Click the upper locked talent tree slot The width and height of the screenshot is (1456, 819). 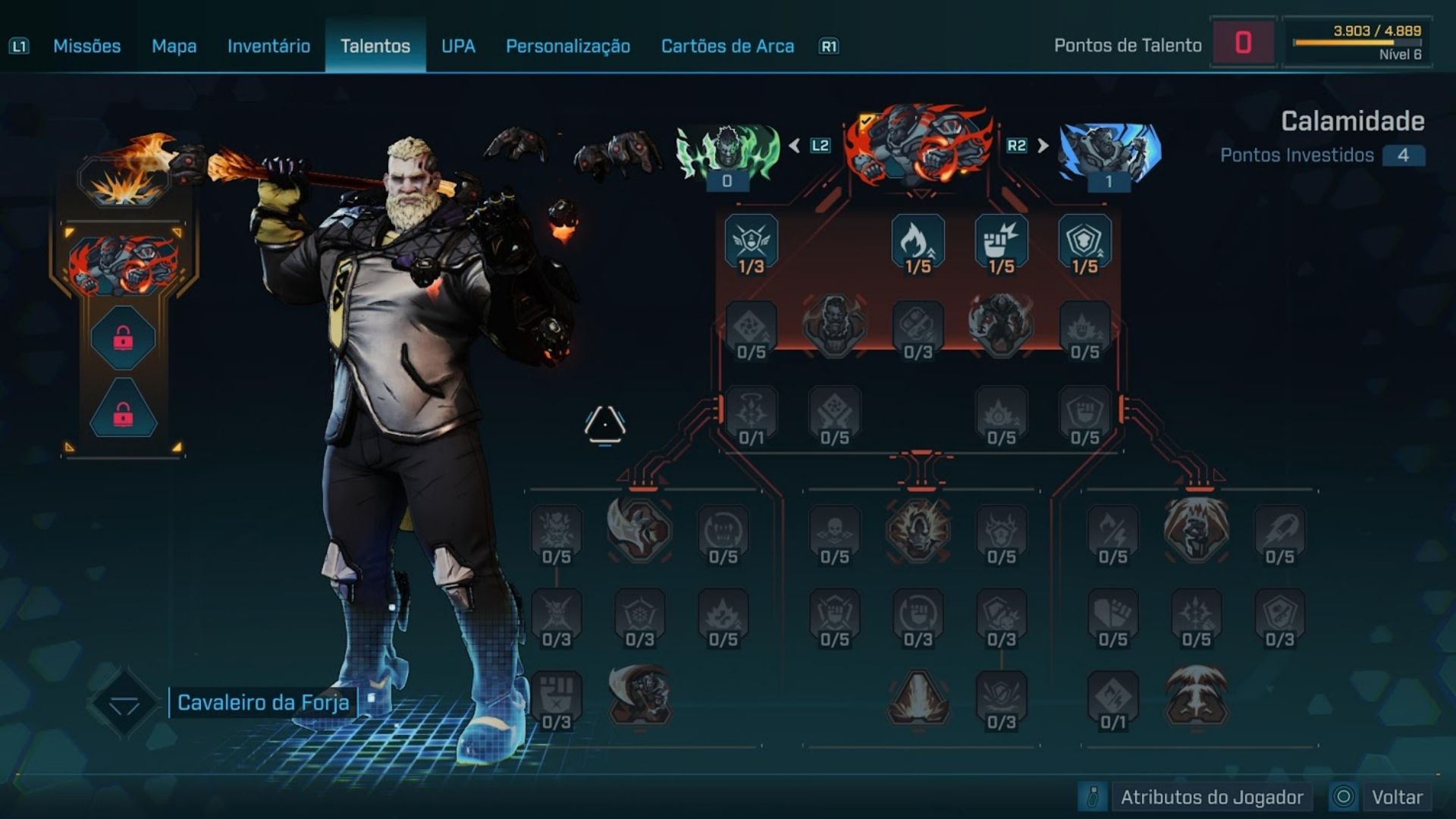123,338
